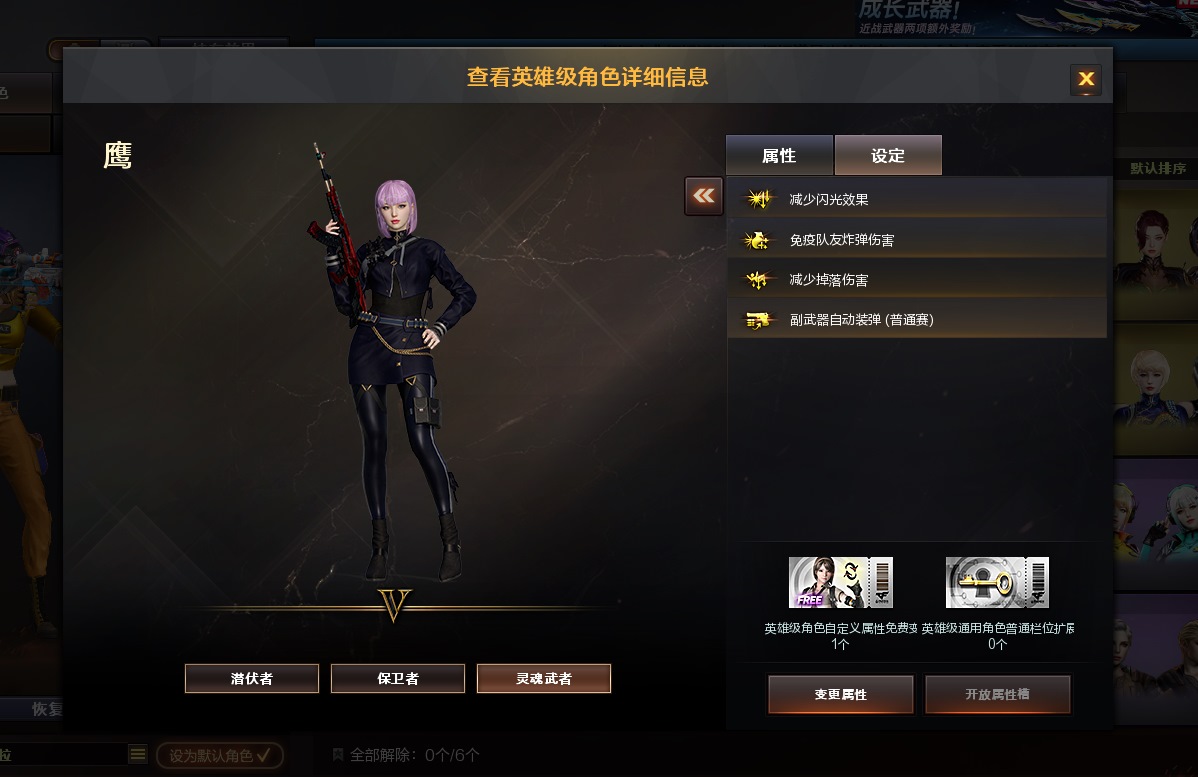Image resolution: width=1198 pixels, height=777 pixels.
Task: Click 设为默认角色 button
Action: [220, 755]
